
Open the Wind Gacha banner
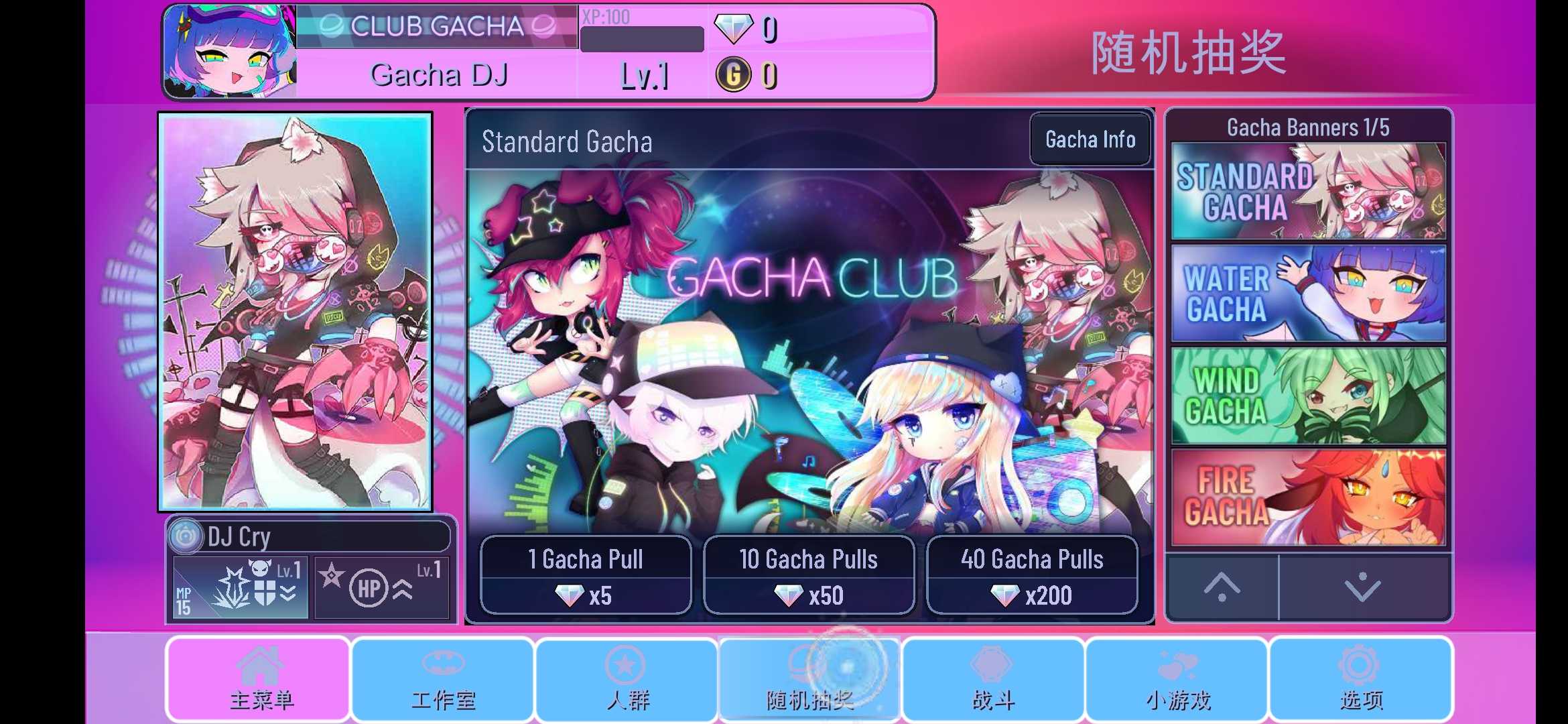click(1308, 394)
